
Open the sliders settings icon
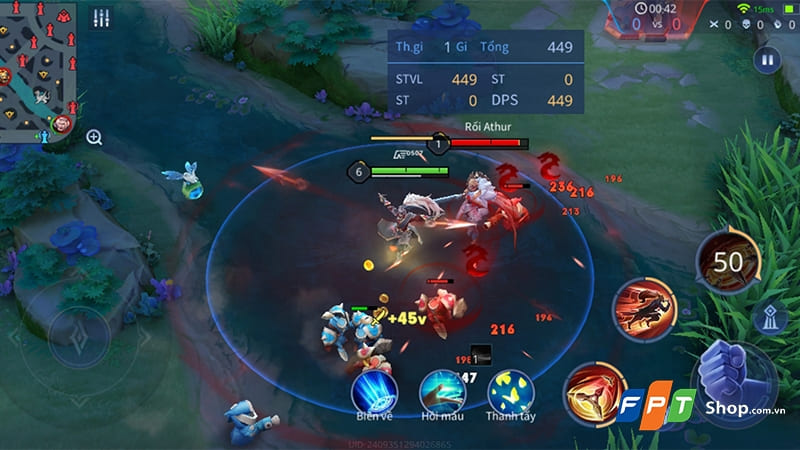(x=101, y=18)
